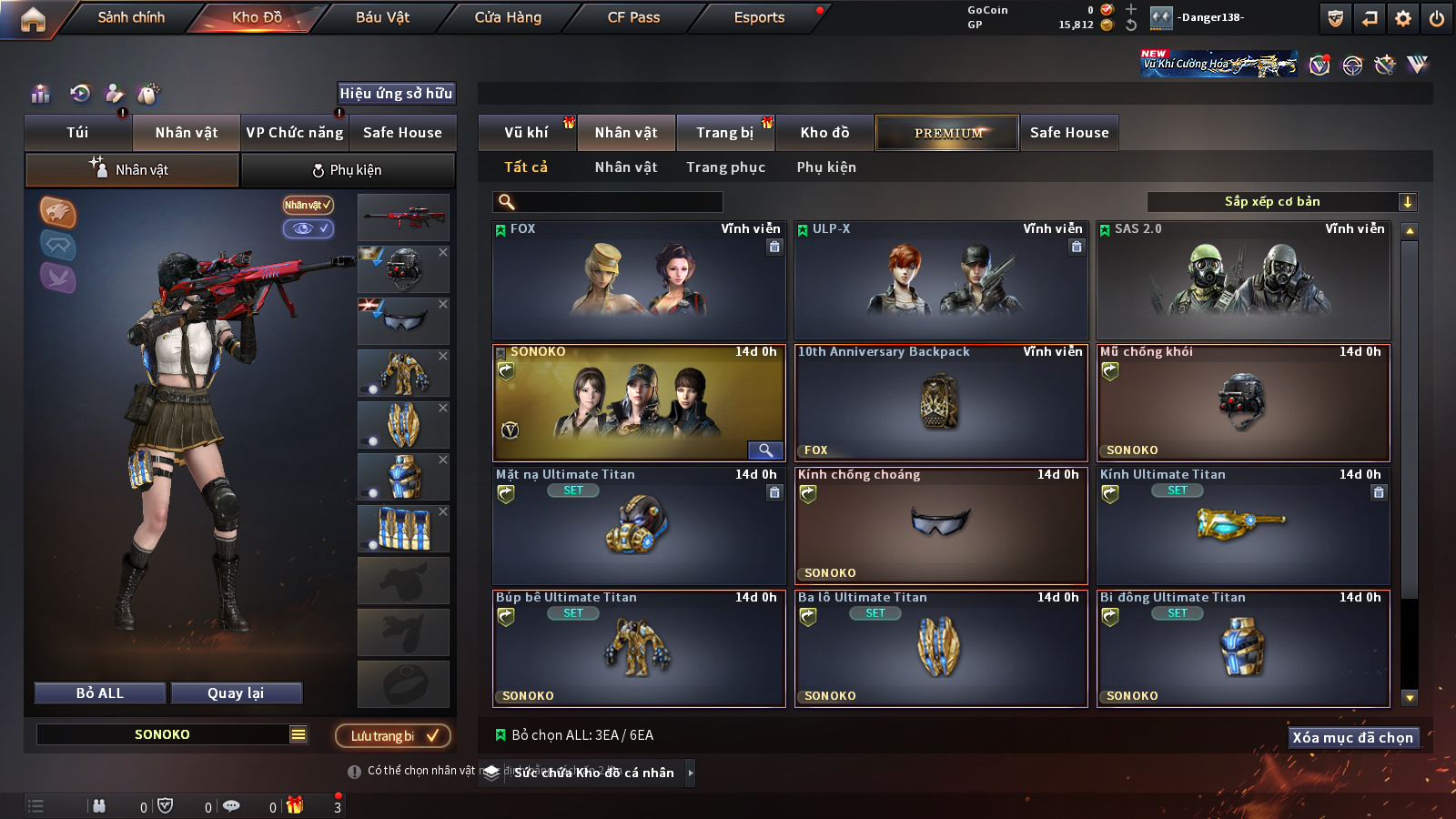Switch to the PREMIUM tab

click(948, 133)
